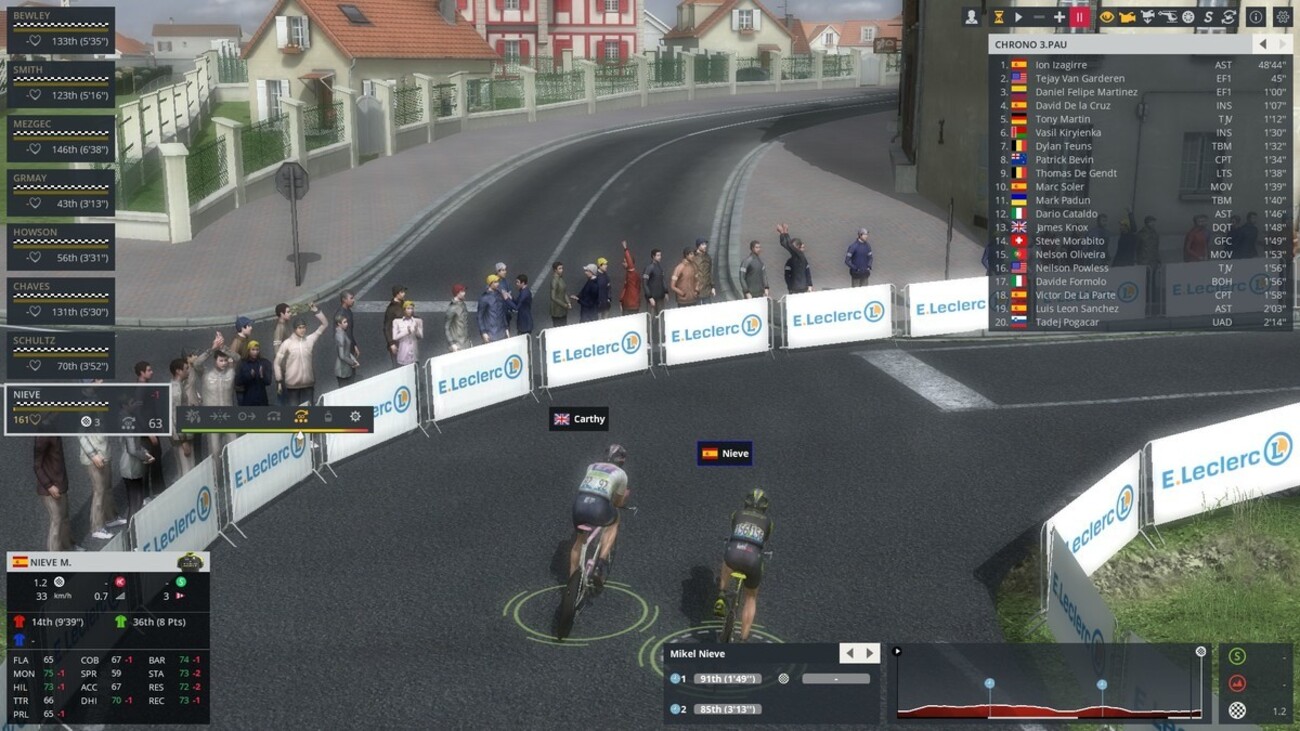Viewport: 1300px width, 731px height.
Task: Decrease the simulation speed with minus
Action: click(x=1039, y=17)
